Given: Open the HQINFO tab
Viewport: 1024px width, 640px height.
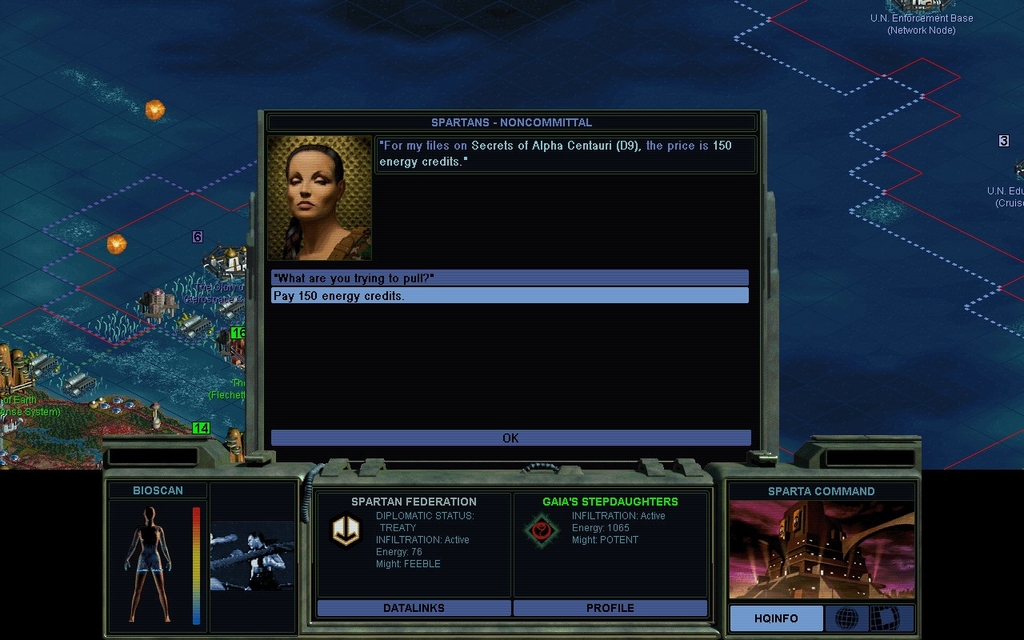Looking at the screenshot, I should (x=776, y=618).
